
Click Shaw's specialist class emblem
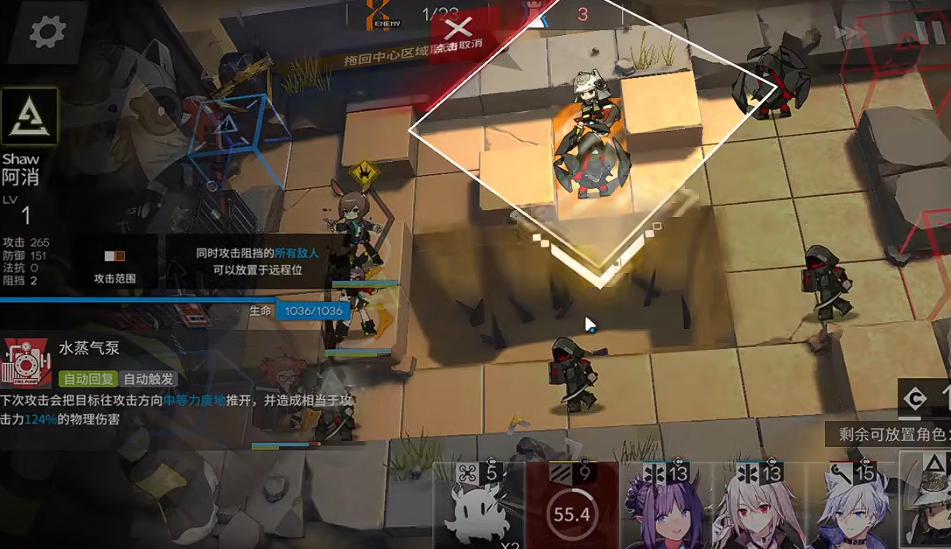tap(29, 116)
